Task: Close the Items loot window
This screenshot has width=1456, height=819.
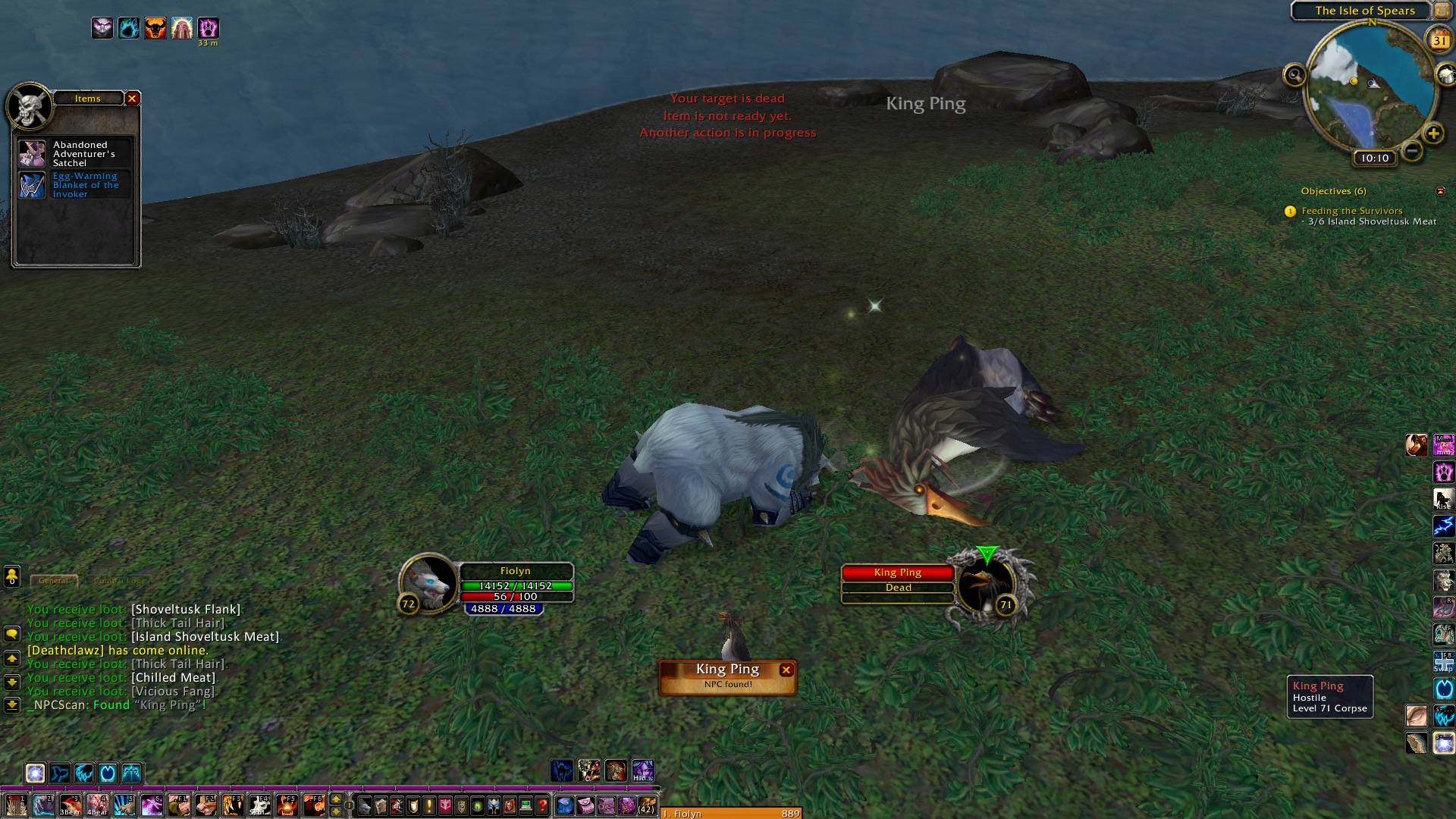Action: [132, 99]
